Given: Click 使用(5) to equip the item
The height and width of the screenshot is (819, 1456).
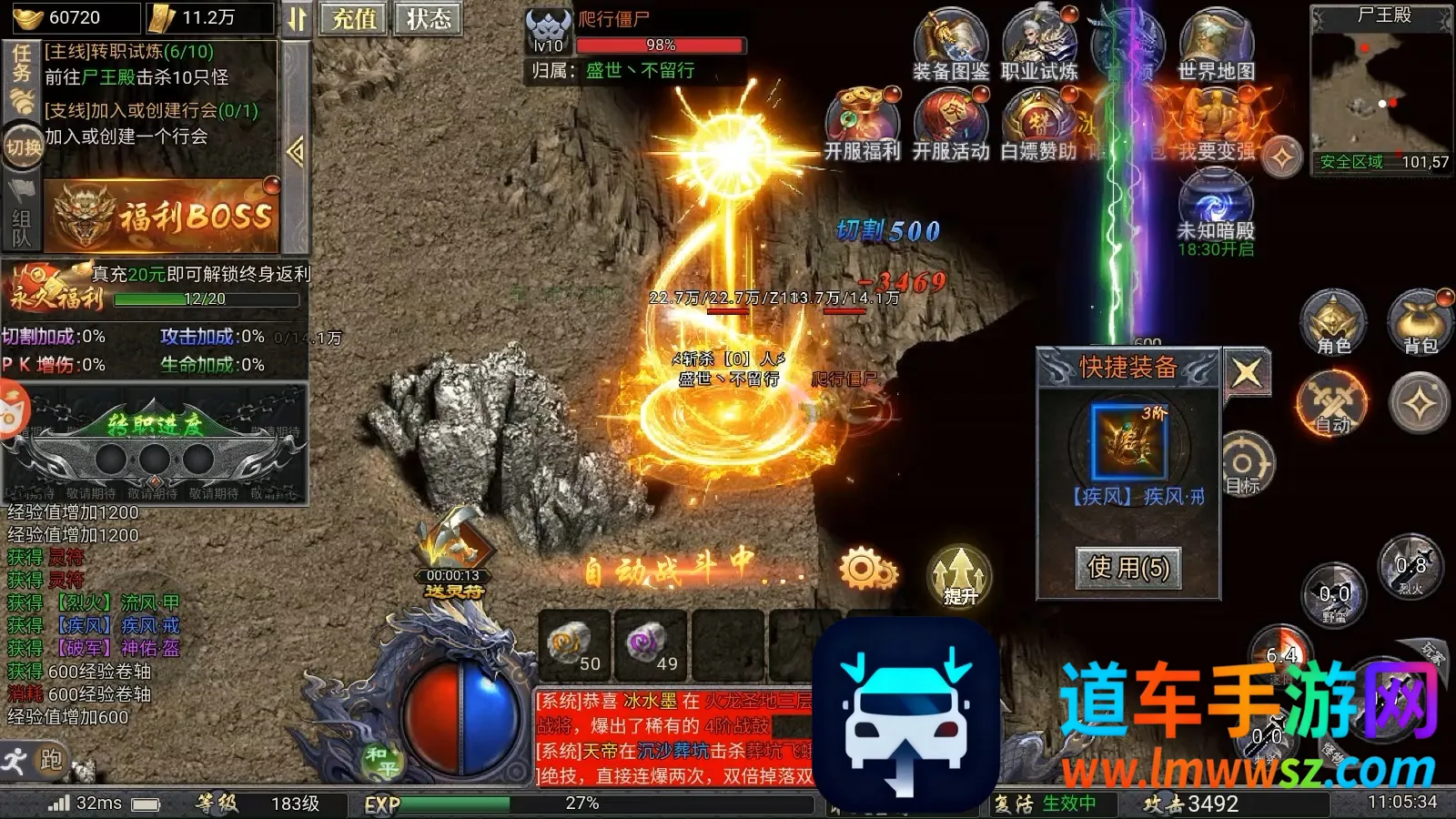Looking at the screenshot, I should pos(1128,568).
